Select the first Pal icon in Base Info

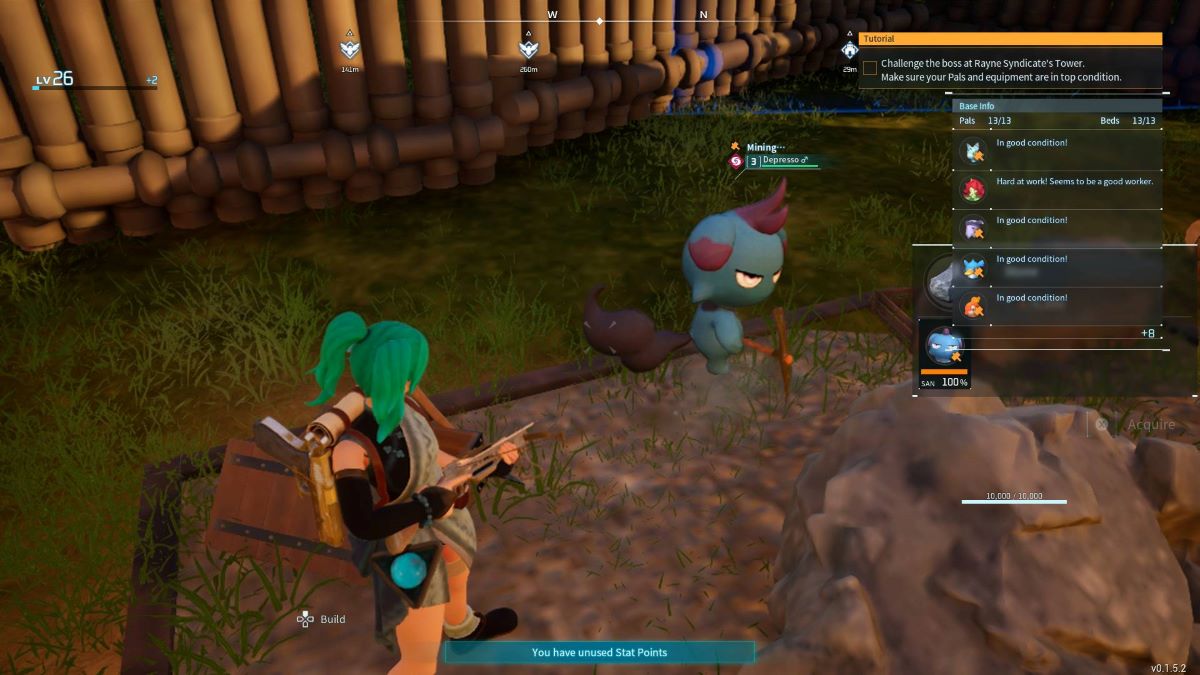pos(973,151)
